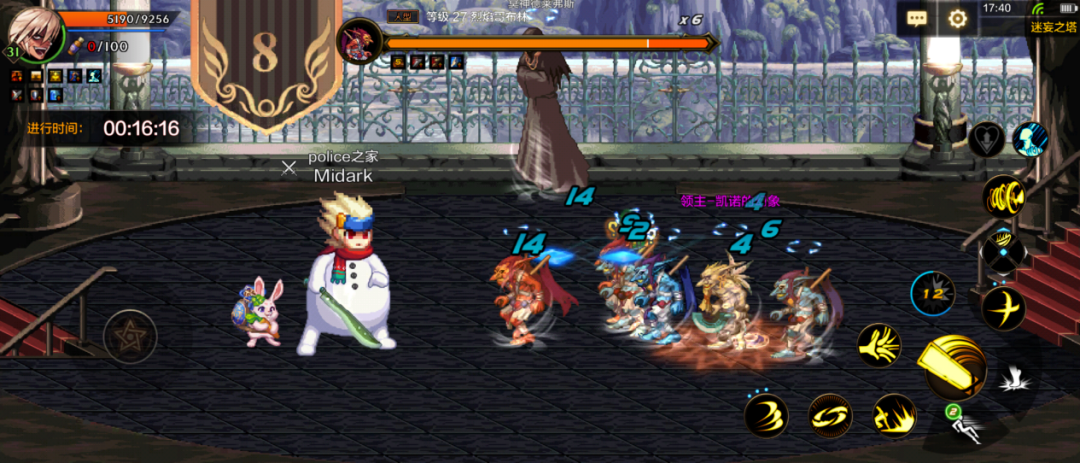This screenshot has width=1080, height=463.
Task: Trigger the yellow spinning wave skill
Action: click(1001, 195)
